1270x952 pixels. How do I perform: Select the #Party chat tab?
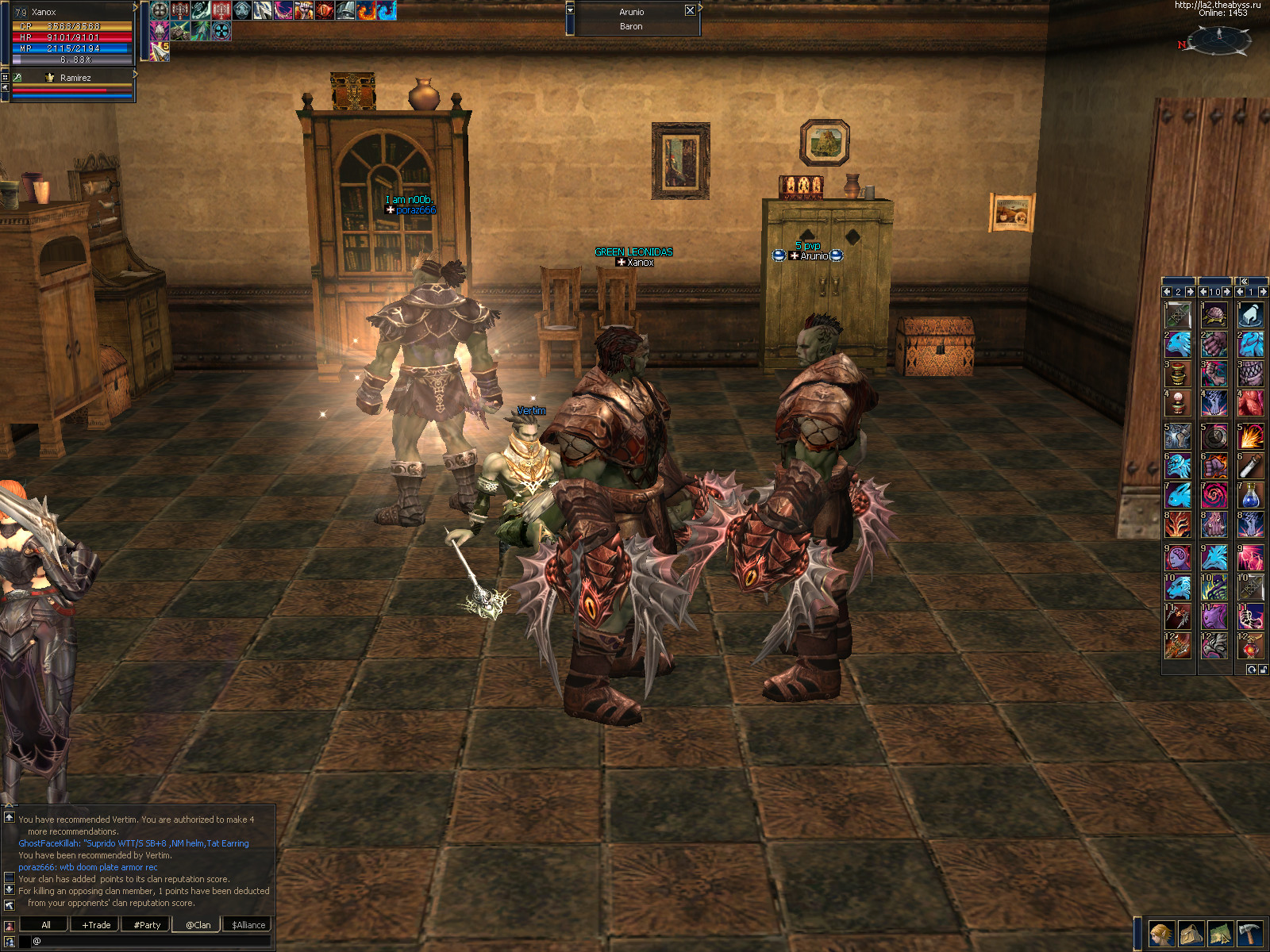tap(147, 925)
